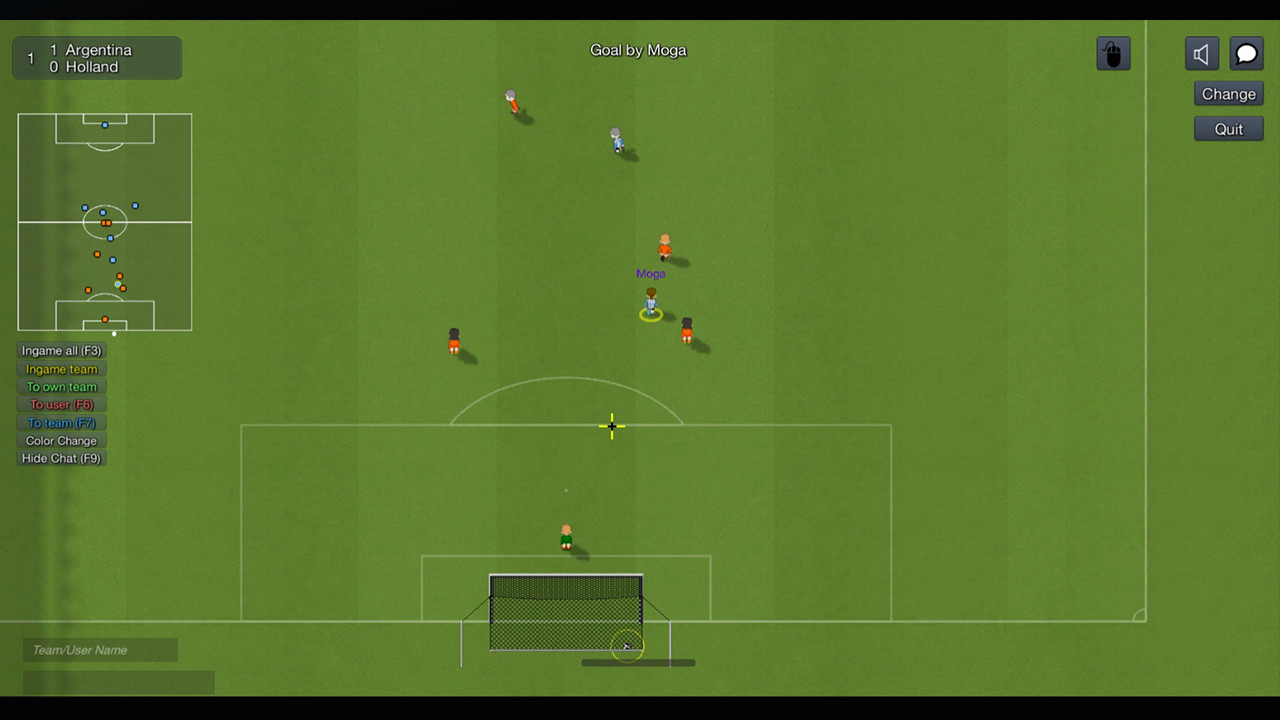Viewport: 1280px width, 720px height.
Task: Select player Moga on the pitch
Action: coord(650,305)
